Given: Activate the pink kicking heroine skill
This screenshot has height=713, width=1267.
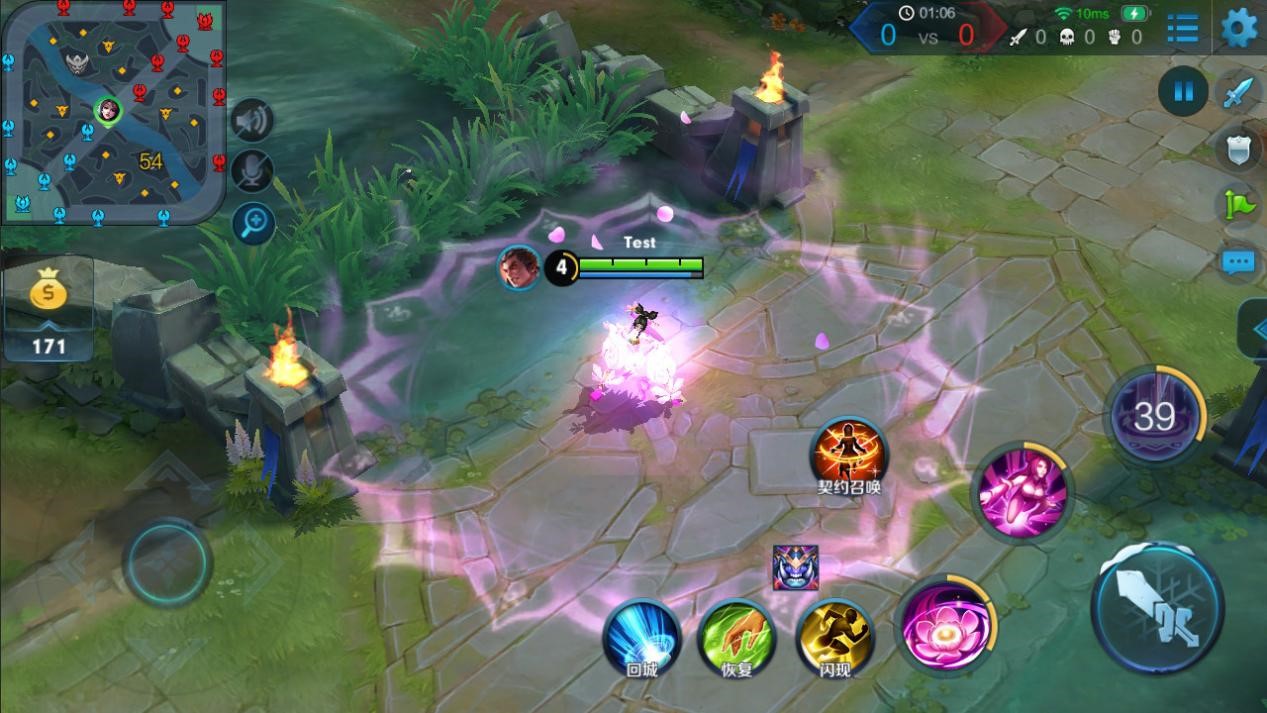Looking at the screenshot, I should 1020,492.
